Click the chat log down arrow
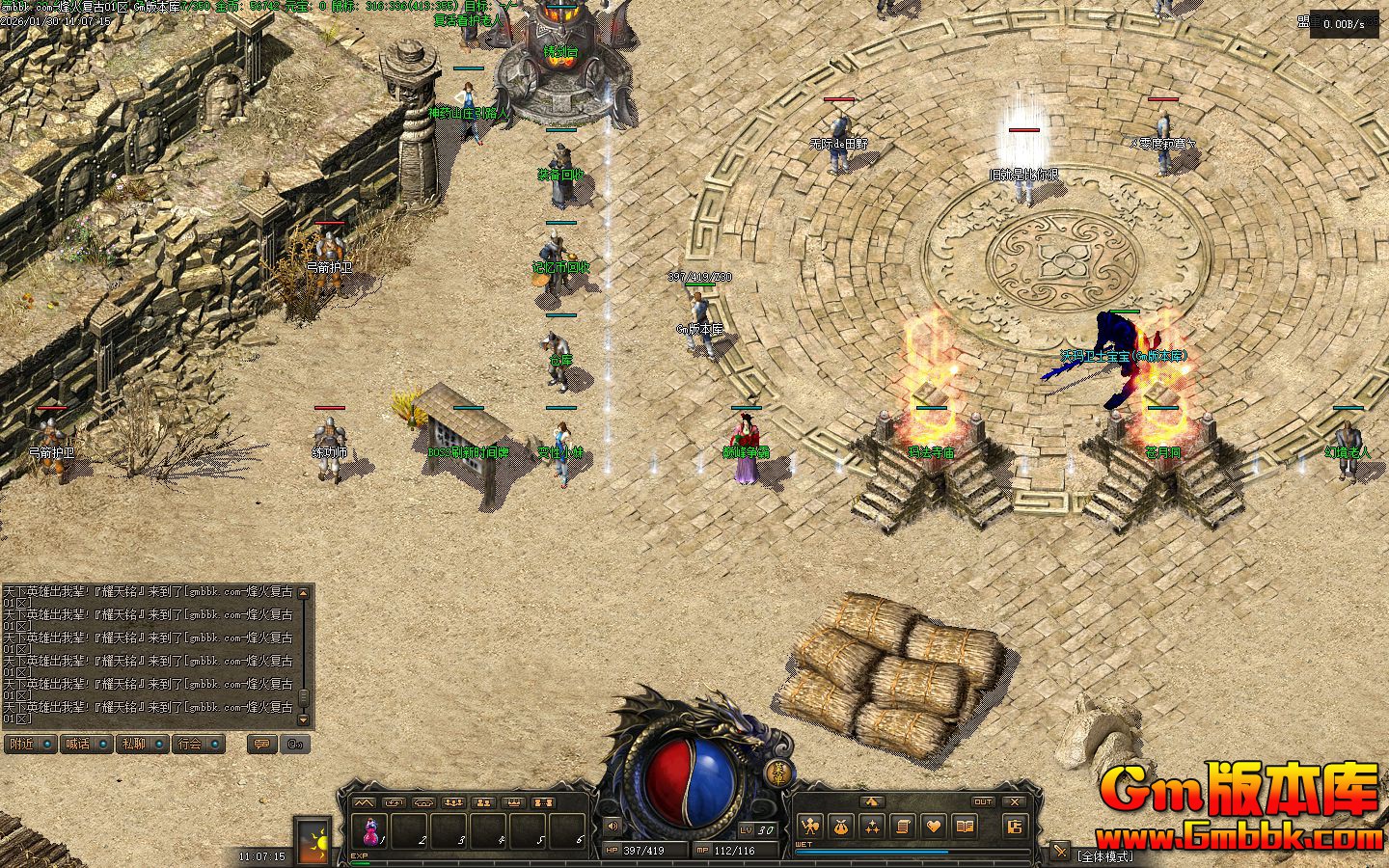Image resolution: width=1389 pixels, height=868 pixels. [x=304, y=719]
